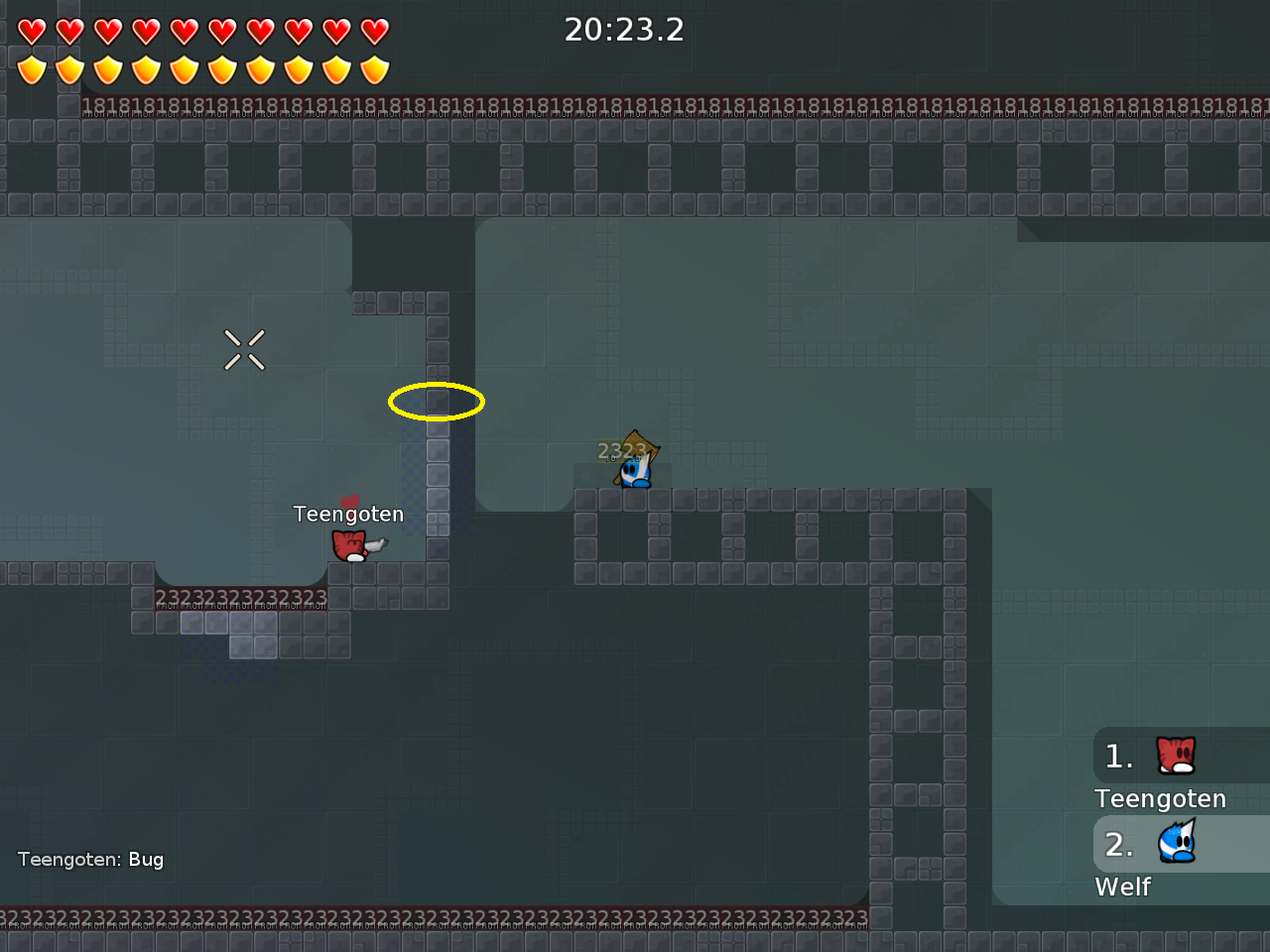1270x952 pixels.
Task: Click the heart emote above Teengoten's head
Action: 349,500
